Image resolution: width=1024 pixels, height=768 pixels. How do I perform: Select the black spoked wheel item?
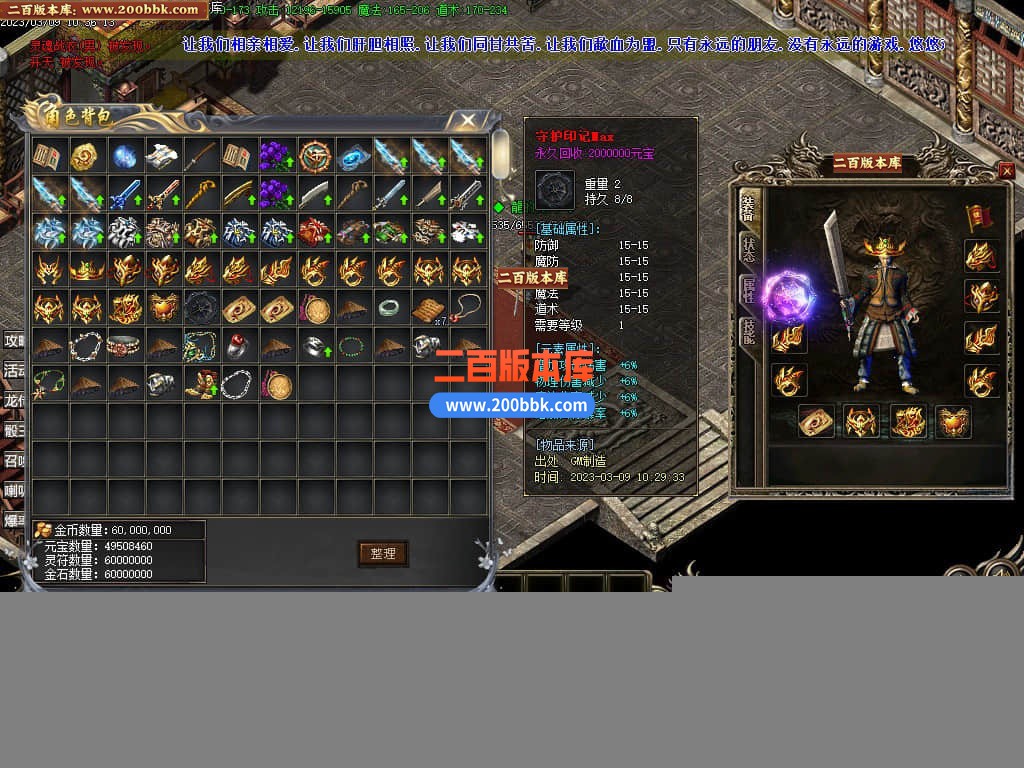point(200,307)
